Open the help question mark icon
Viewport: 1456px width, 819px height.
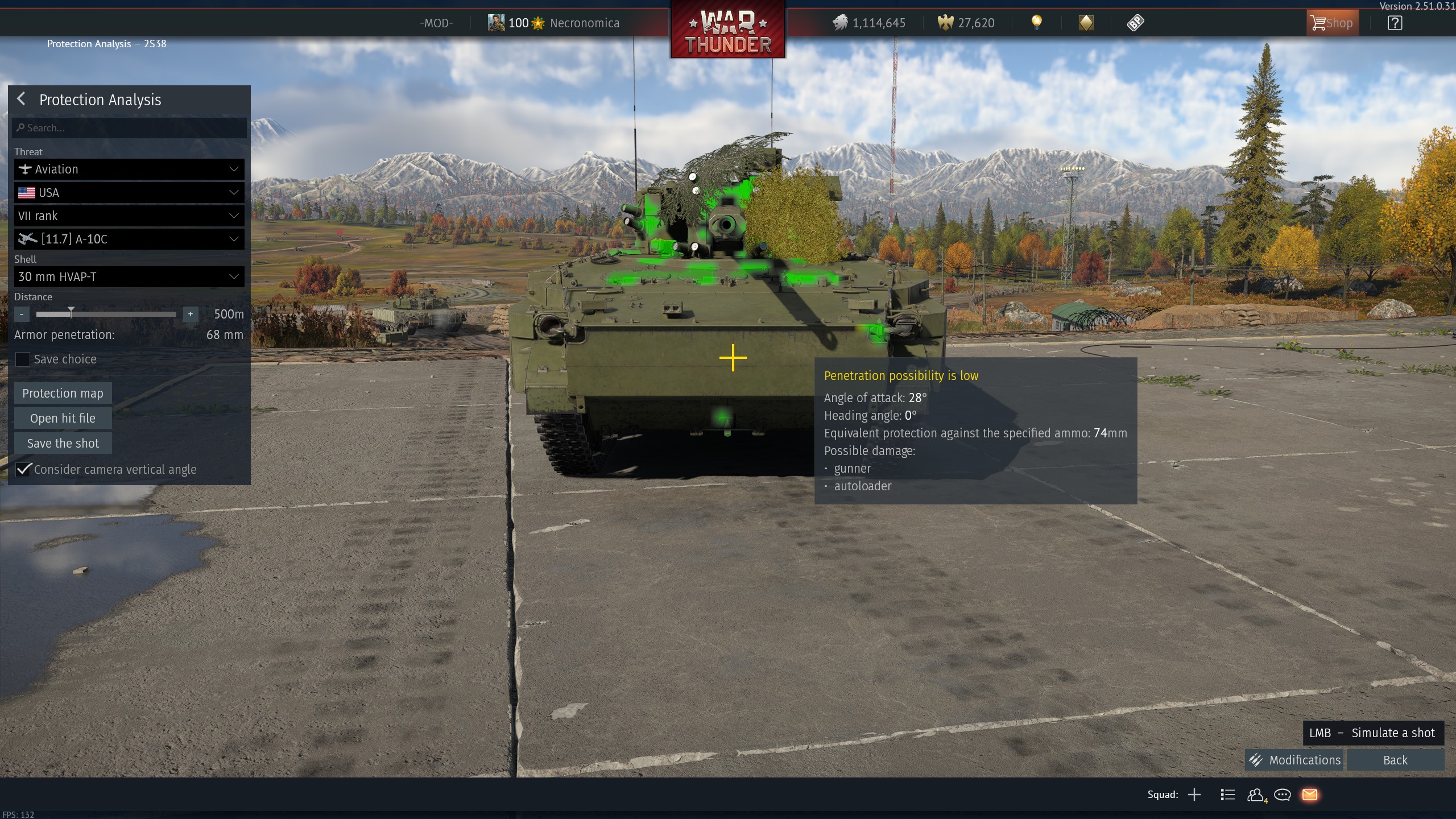1395,23
